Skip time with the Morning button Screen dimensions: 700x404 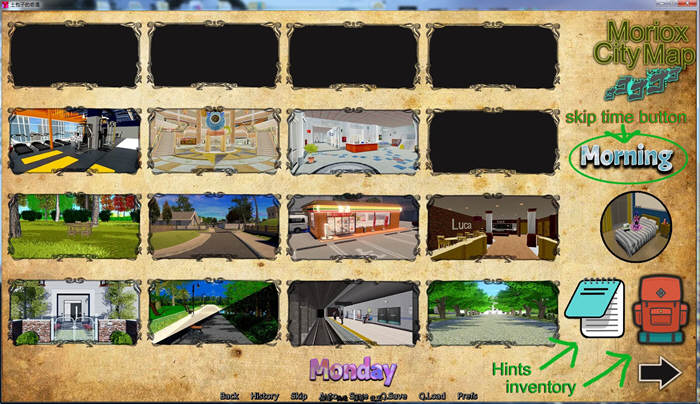(627, 157)
